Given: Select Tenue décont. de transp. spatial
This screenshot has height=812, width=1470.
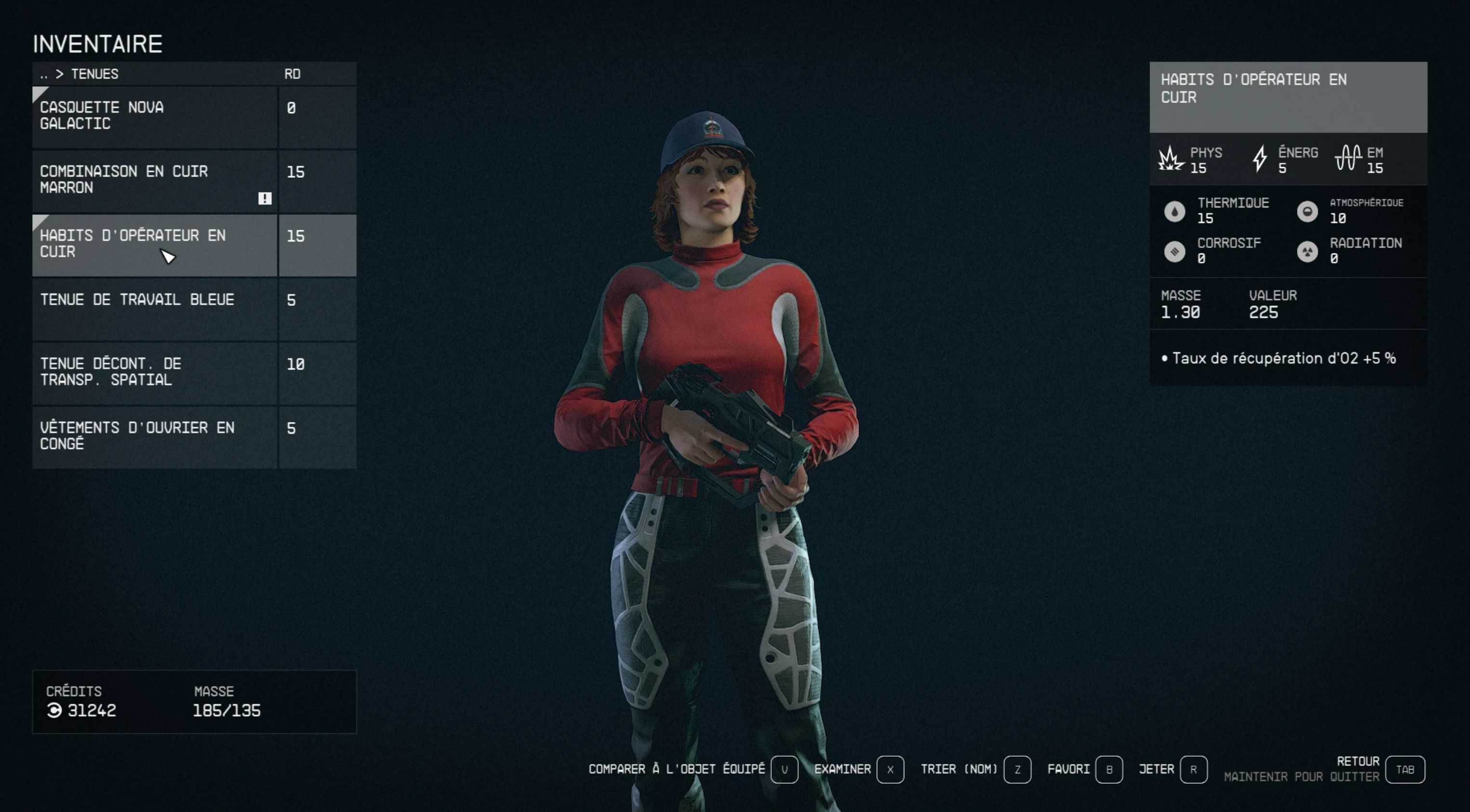Looking at the screenshot, I should [x=154, y=372].
